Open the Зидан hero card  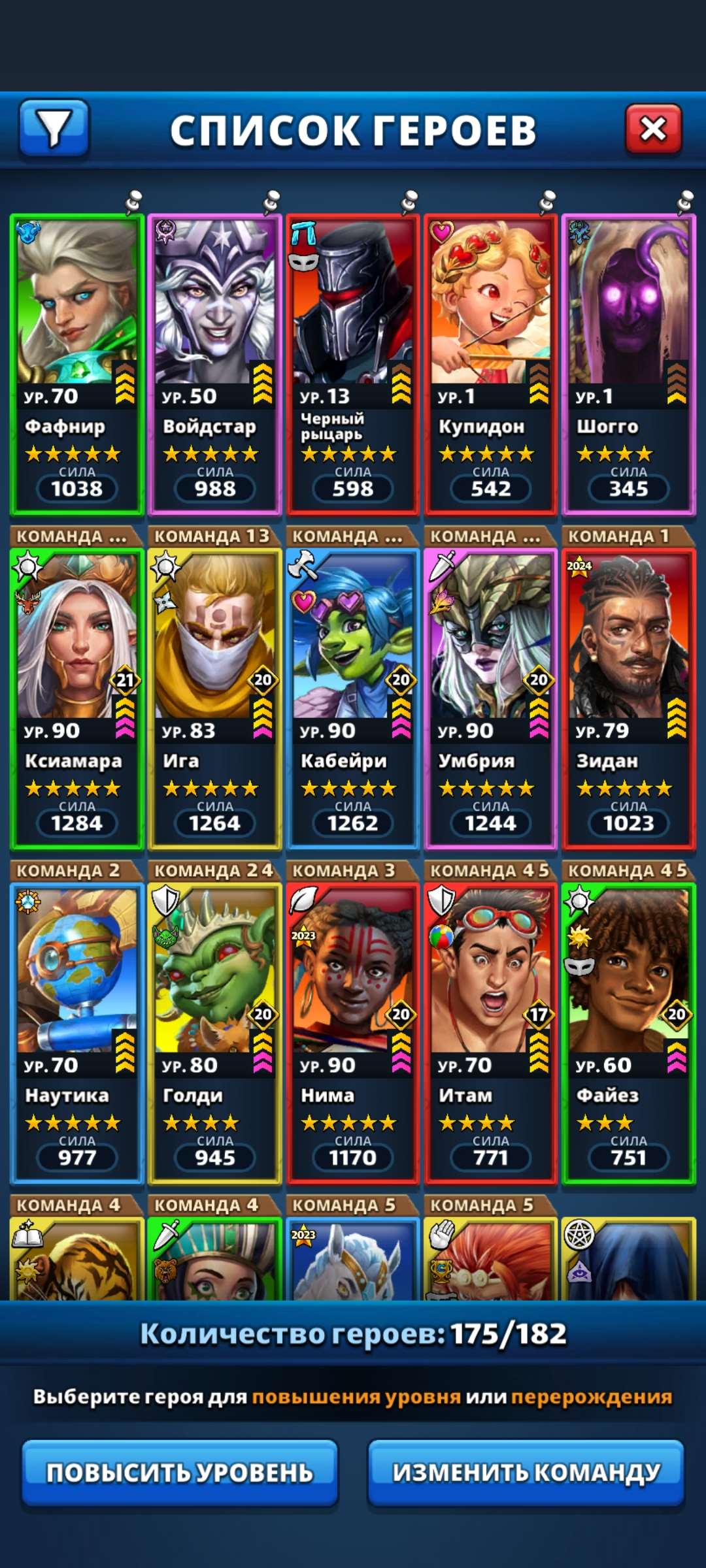click(x=628, y=699)
